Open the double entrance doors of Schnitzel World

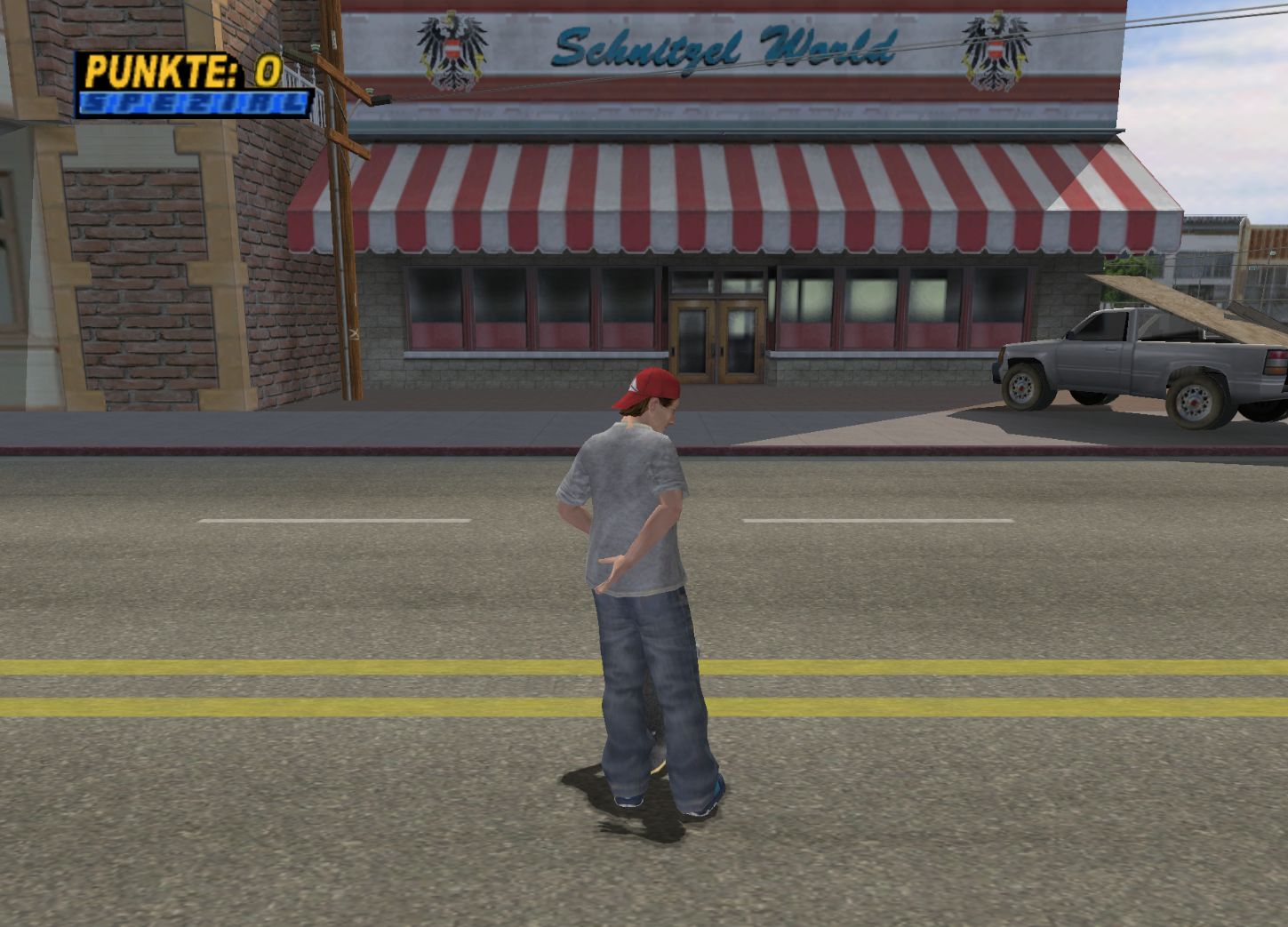(716, 338)
